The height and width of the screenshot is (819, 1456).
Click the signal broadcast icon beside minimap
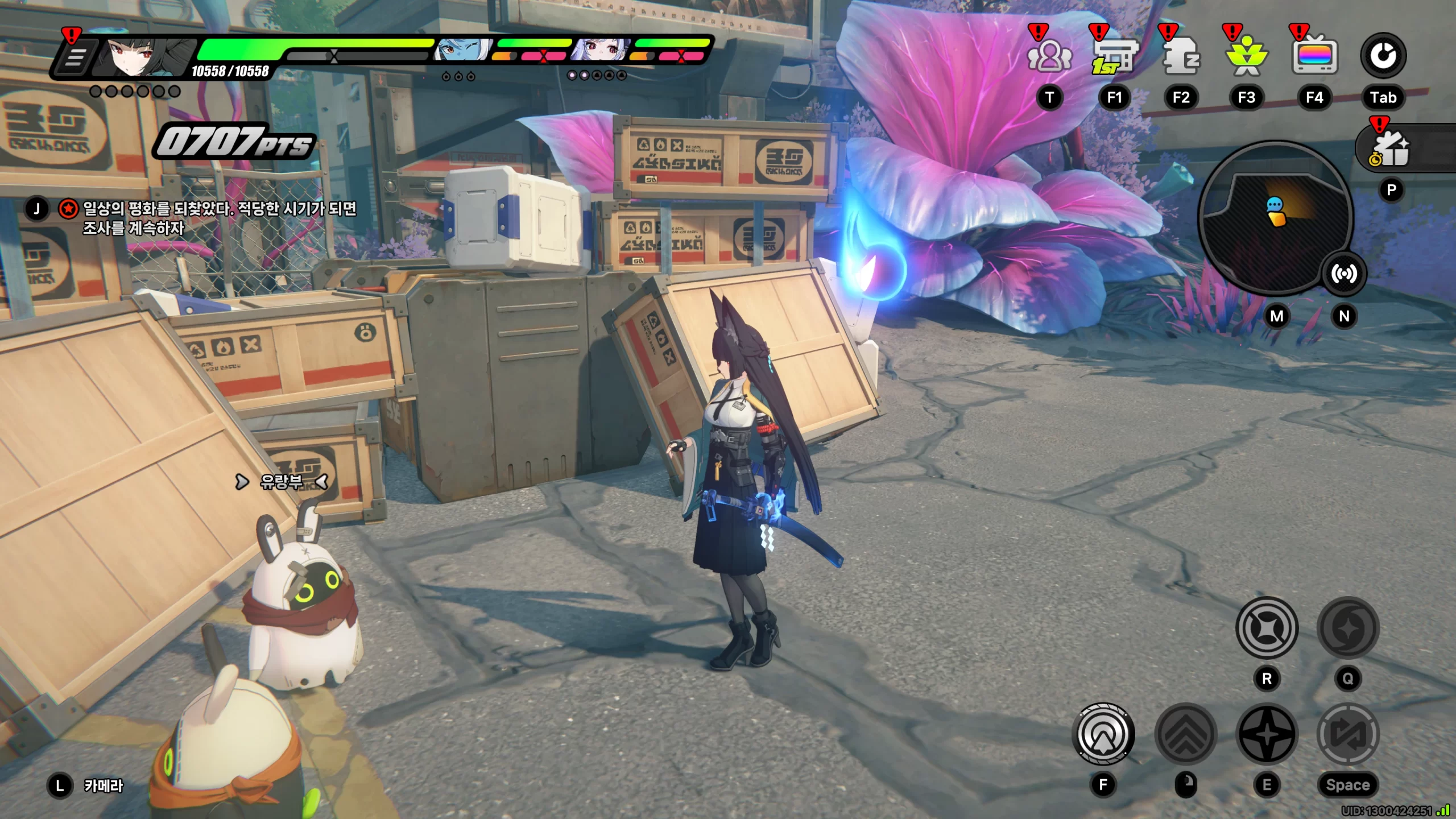(x=1343, y=274)
